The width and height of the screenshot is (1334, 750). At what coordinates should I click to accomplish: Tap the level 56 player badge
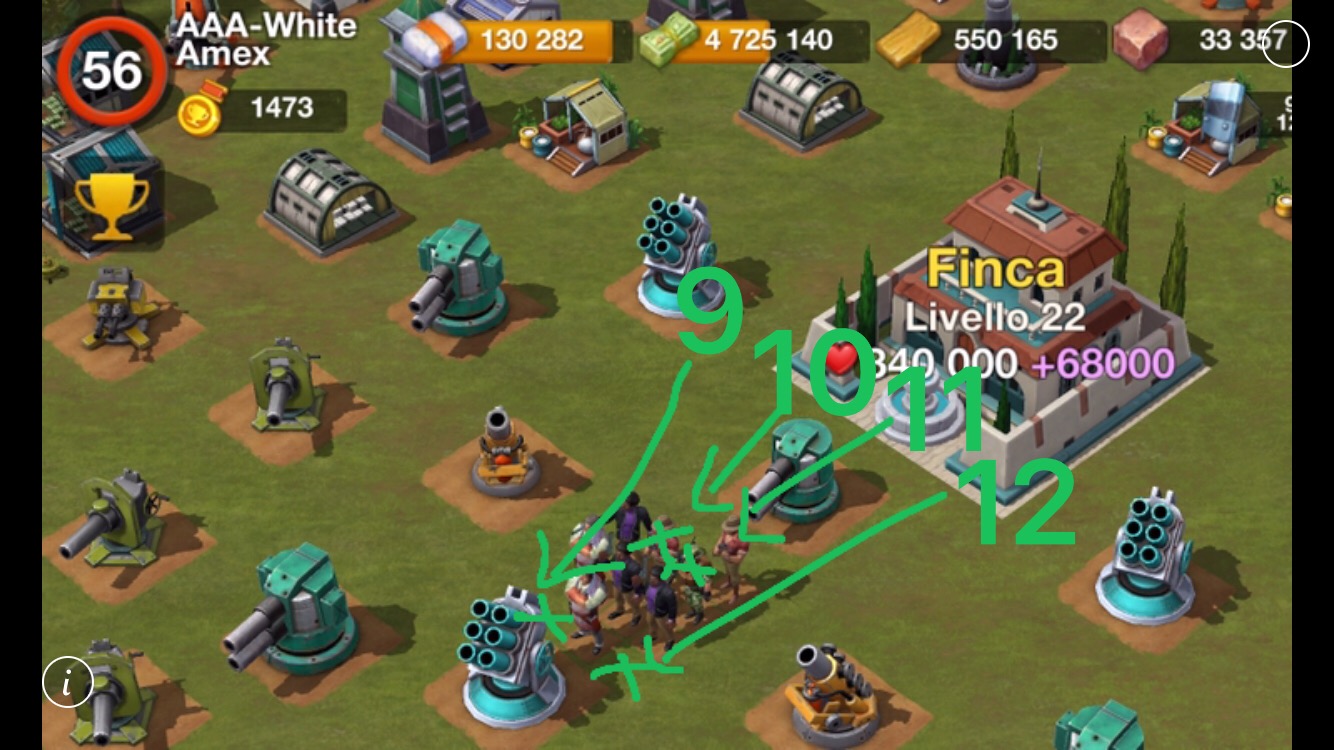click(x=110, y=70)
